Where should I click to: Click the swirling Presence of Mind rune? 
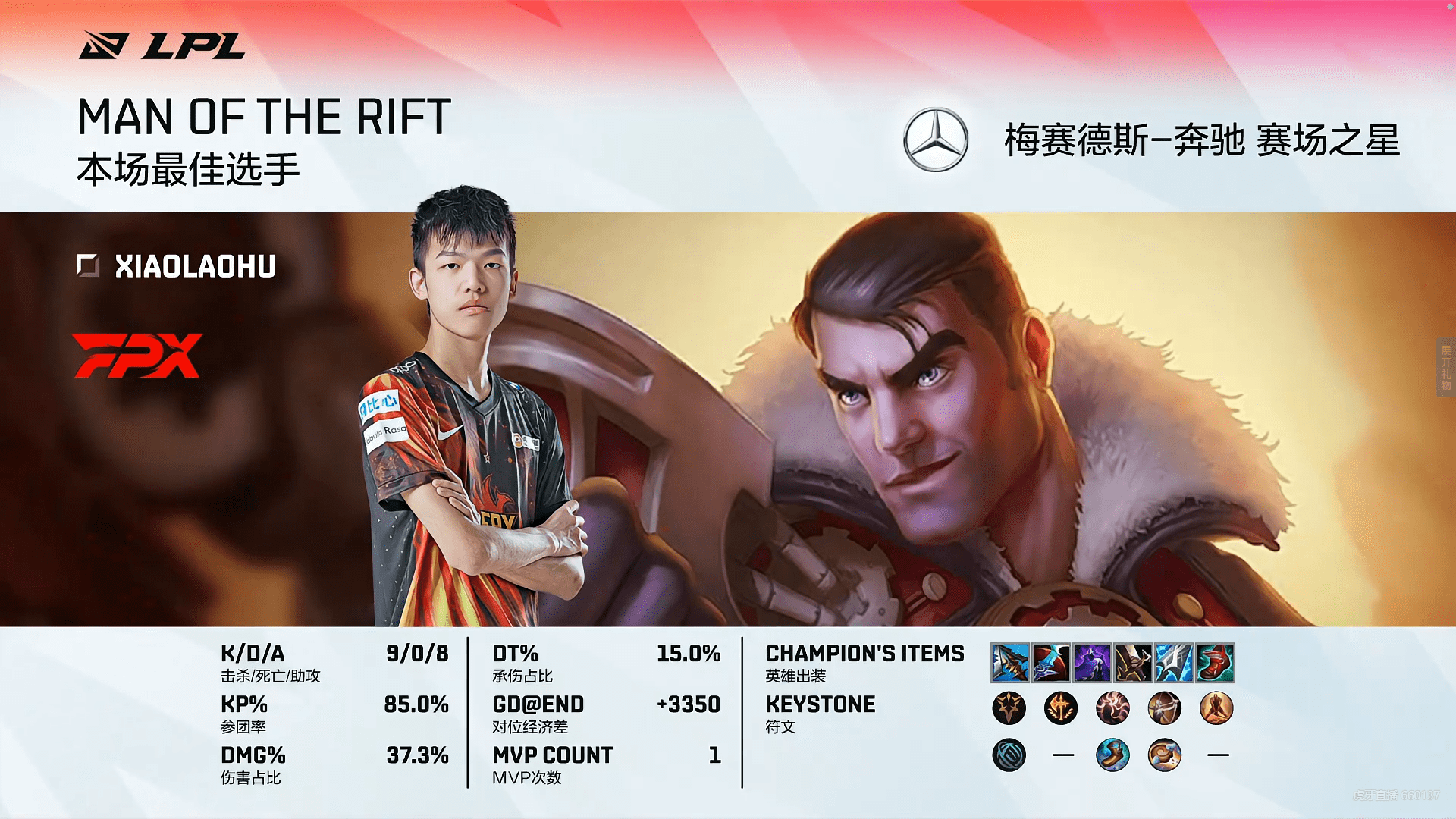click(x=1112, y=708)
